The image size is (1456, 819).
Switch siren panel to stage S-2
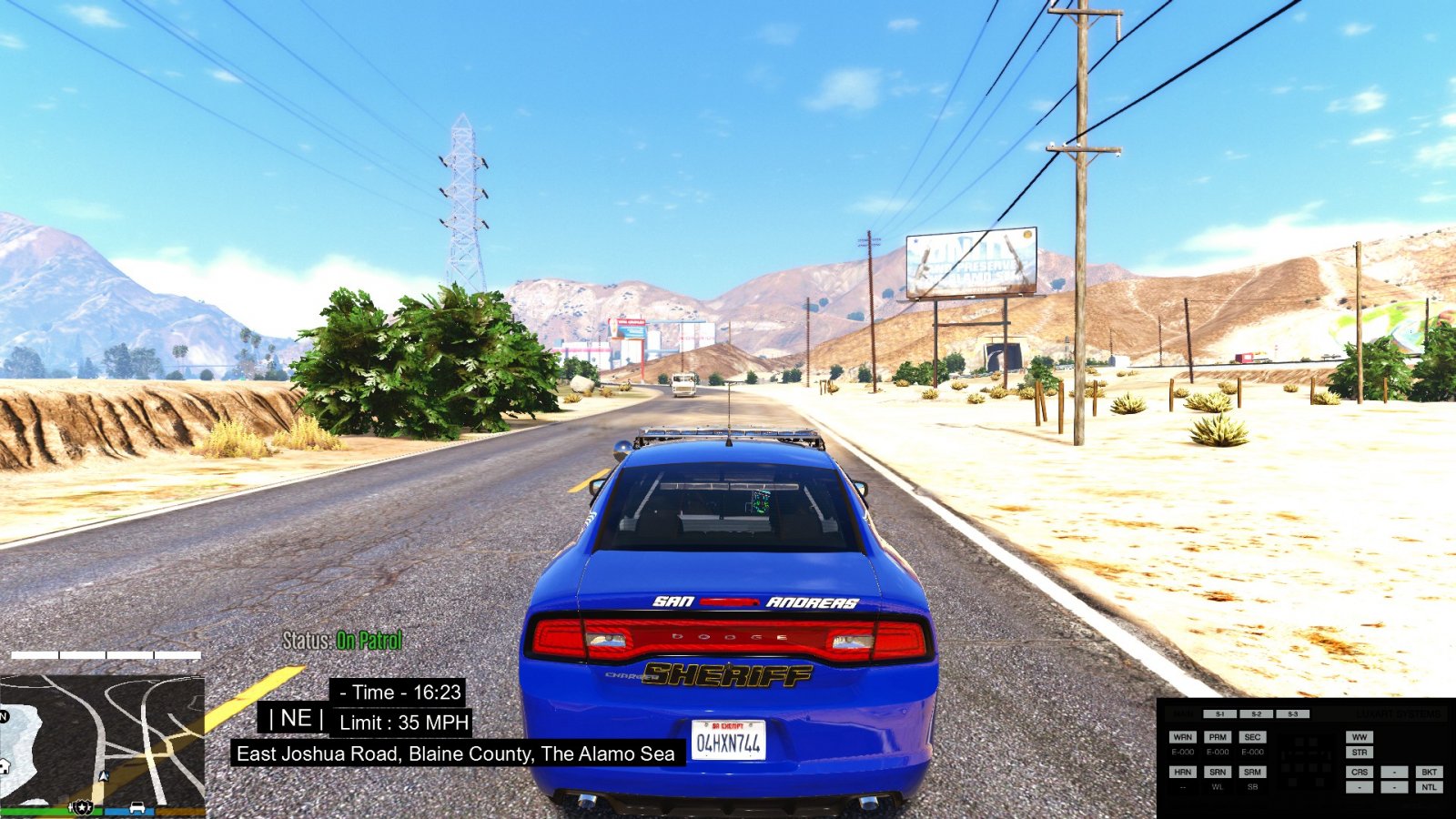1256,714
